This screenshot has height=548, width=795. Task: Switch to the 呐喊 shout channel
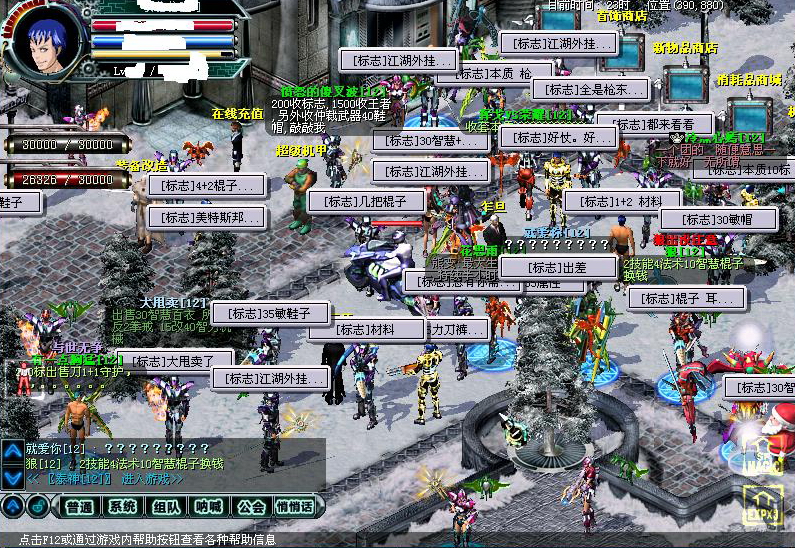tap(208, 507)
